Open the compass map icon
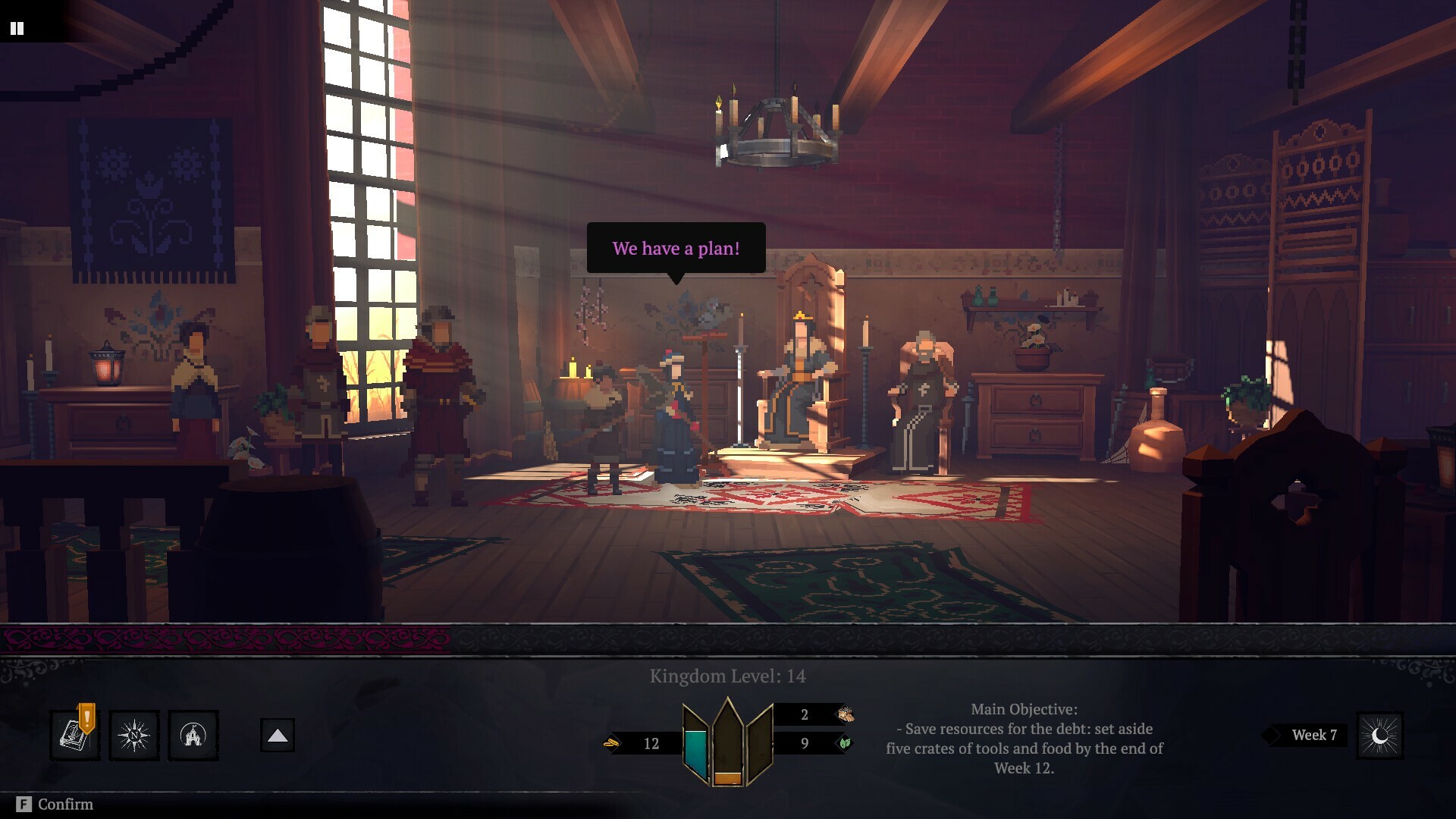Screen dimensions: 1456x819 134,735
